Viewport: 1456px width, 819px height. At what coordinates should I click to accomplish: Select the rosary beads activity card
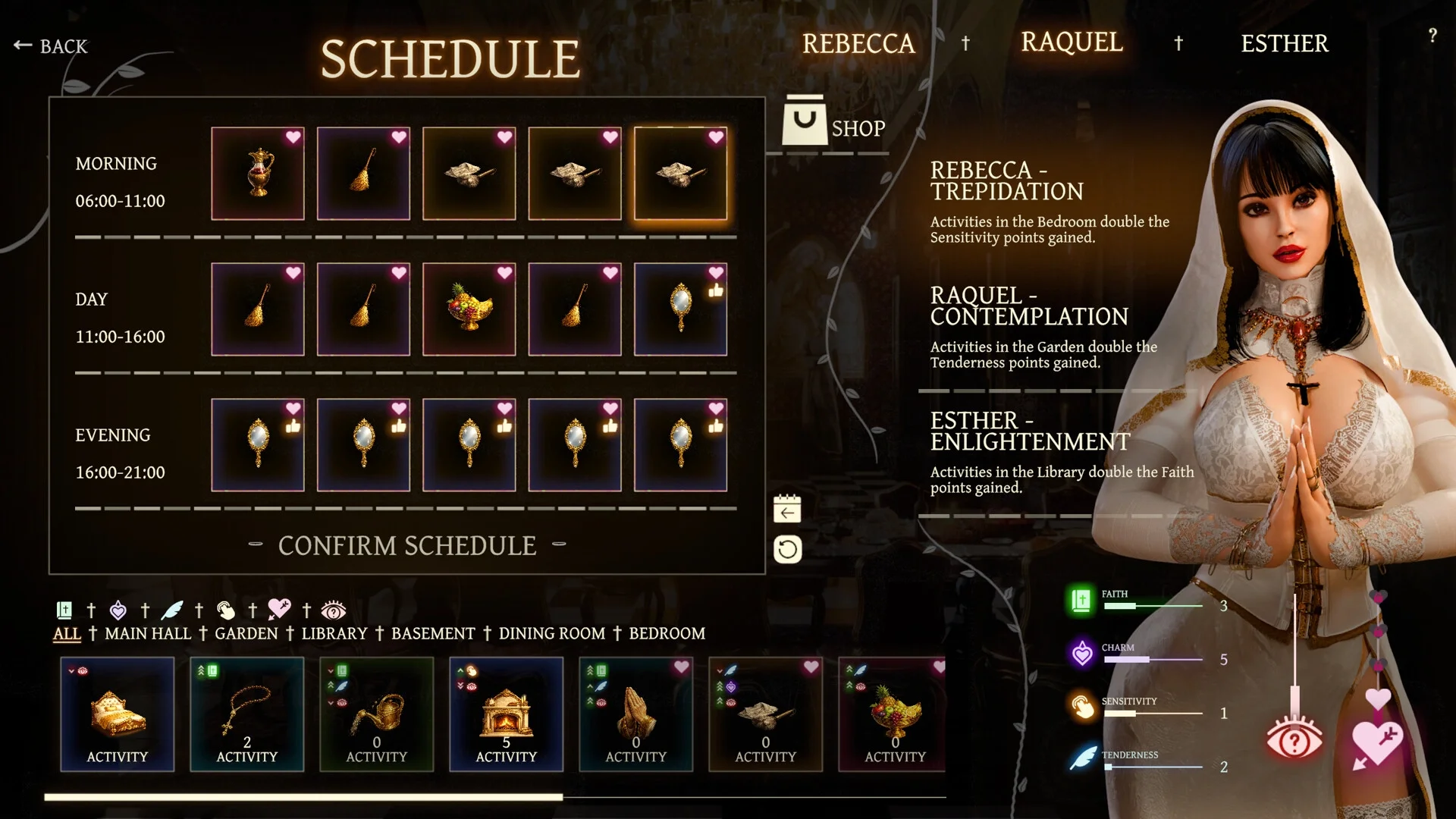click(x=246, y=714)
